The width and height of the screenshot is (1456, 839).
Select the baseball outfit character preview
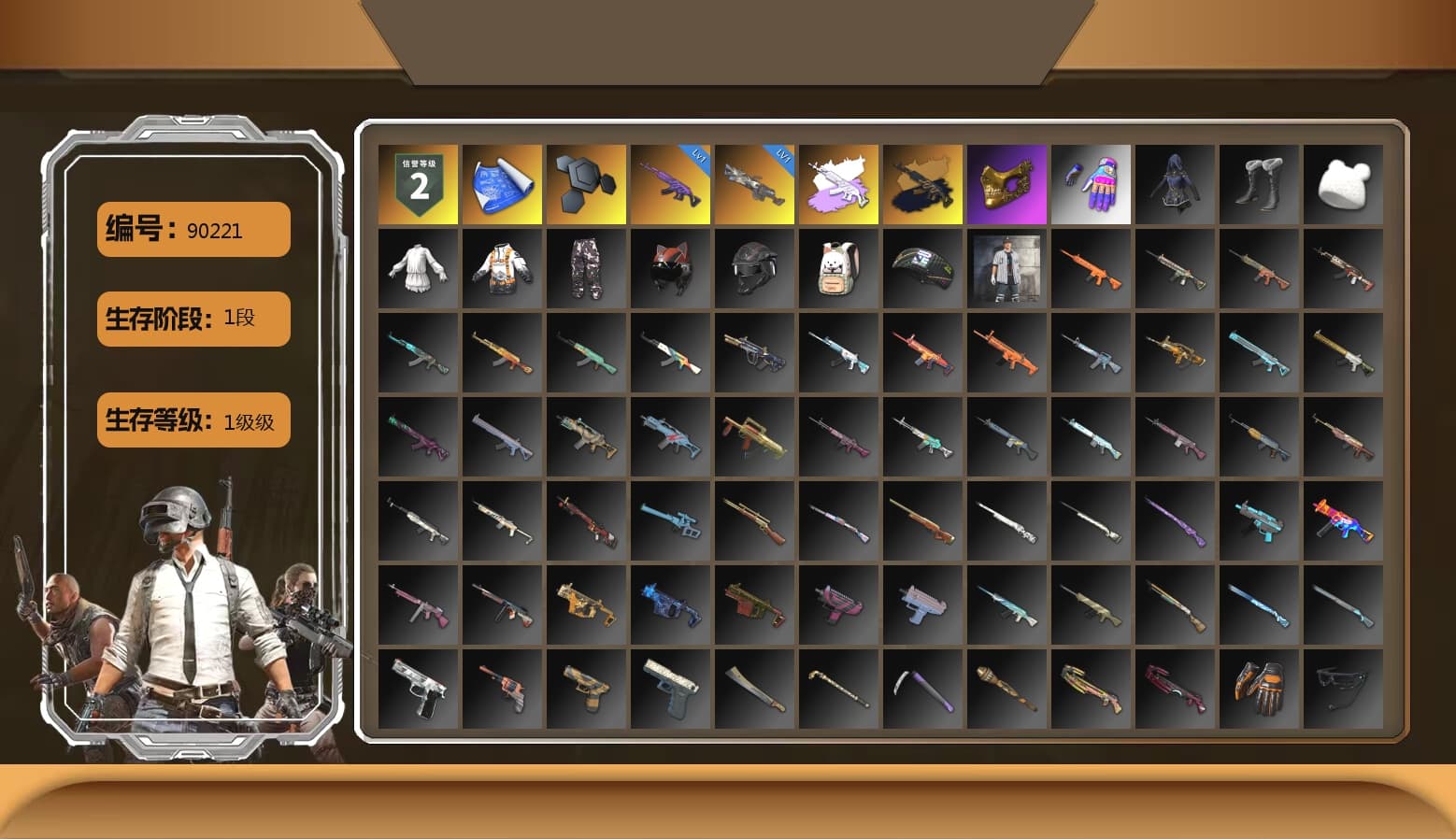coord(1006,269)
